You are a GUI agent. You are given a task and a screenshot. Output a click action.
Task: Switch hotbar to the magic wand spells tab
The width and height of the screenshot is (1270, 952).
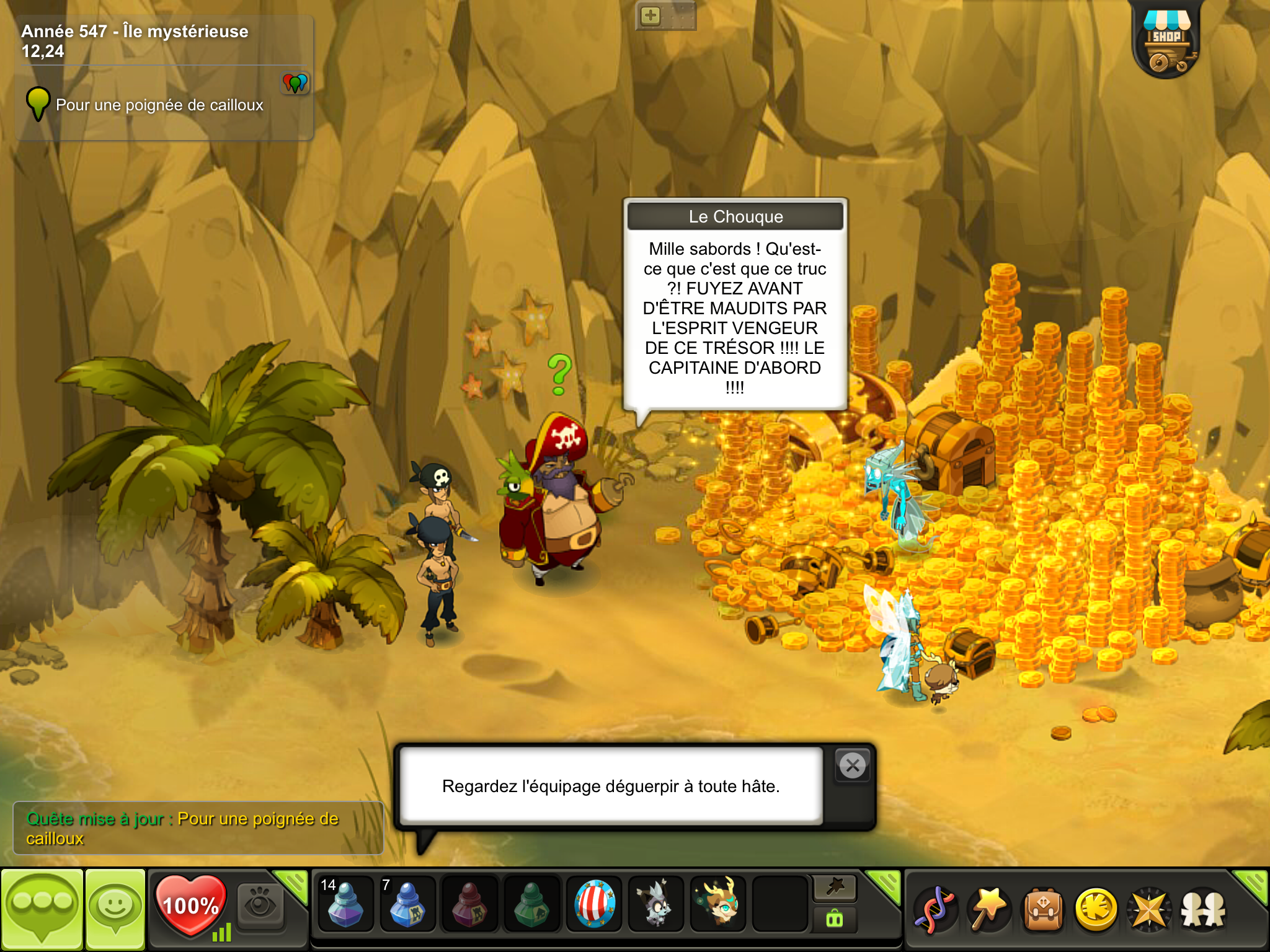pos(835,888)
